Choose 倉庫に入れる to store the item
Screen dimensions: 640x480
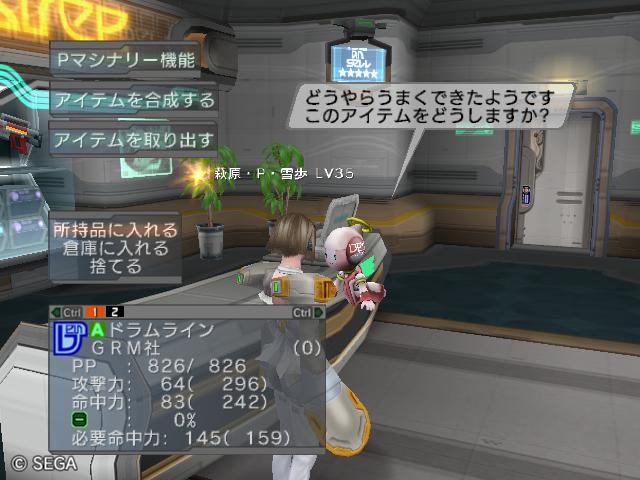click(x=116, y=249)
